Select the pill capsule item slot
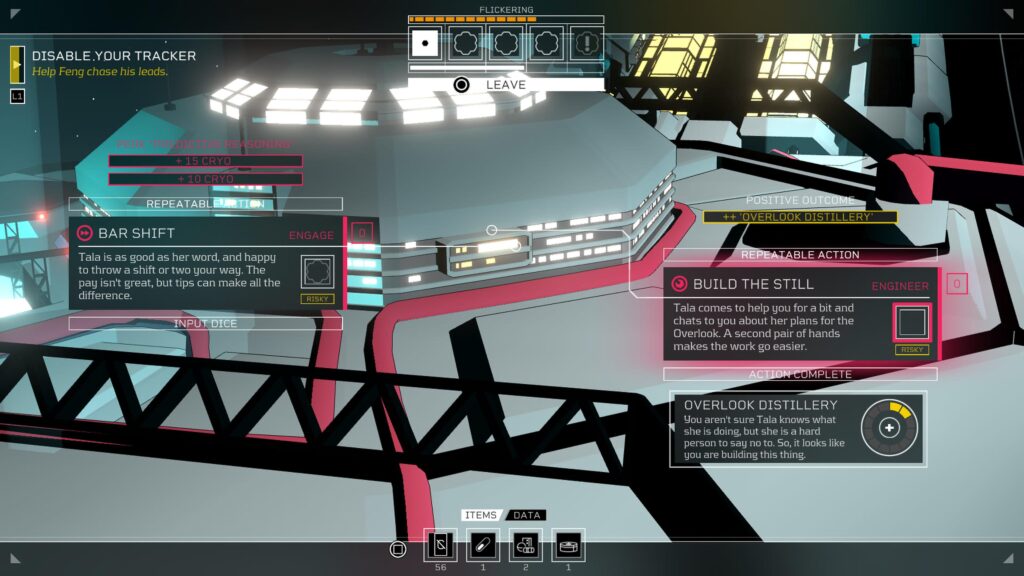Image resolution: width=1024 pixels, height=576 pixels. (x=483, y=545)
